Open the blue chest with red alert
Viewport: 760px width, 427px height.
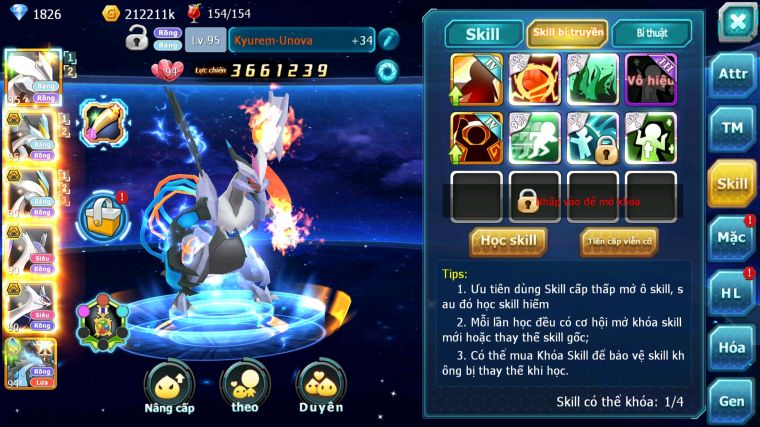[102, 212]
